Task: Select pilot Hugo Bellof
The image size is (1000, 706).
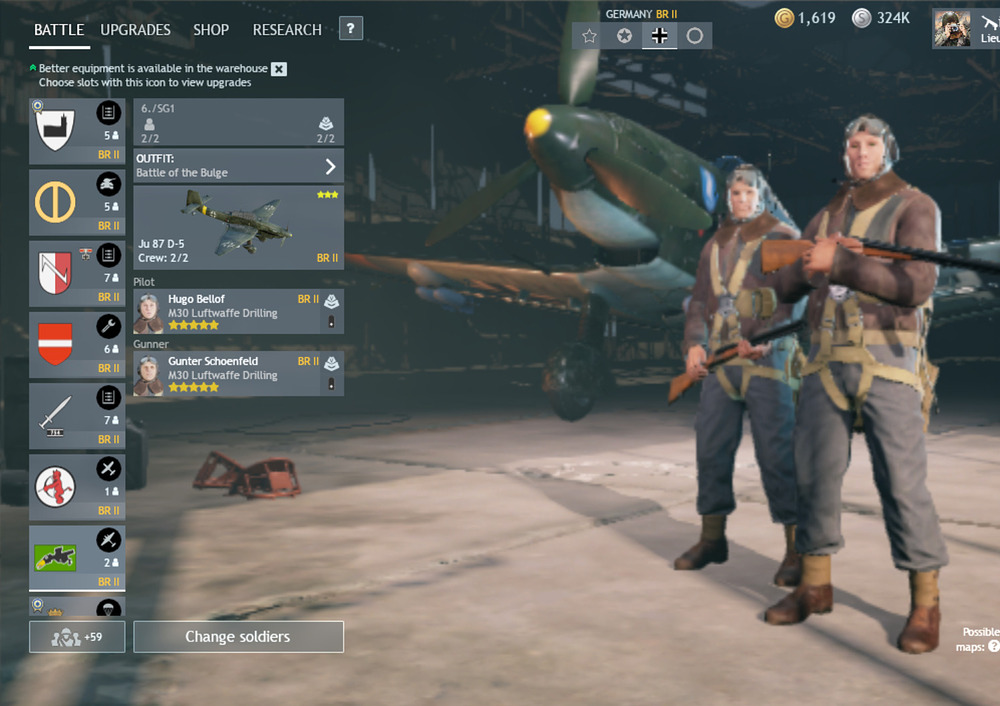Action: pyautogui.click(x=238, y=312)
